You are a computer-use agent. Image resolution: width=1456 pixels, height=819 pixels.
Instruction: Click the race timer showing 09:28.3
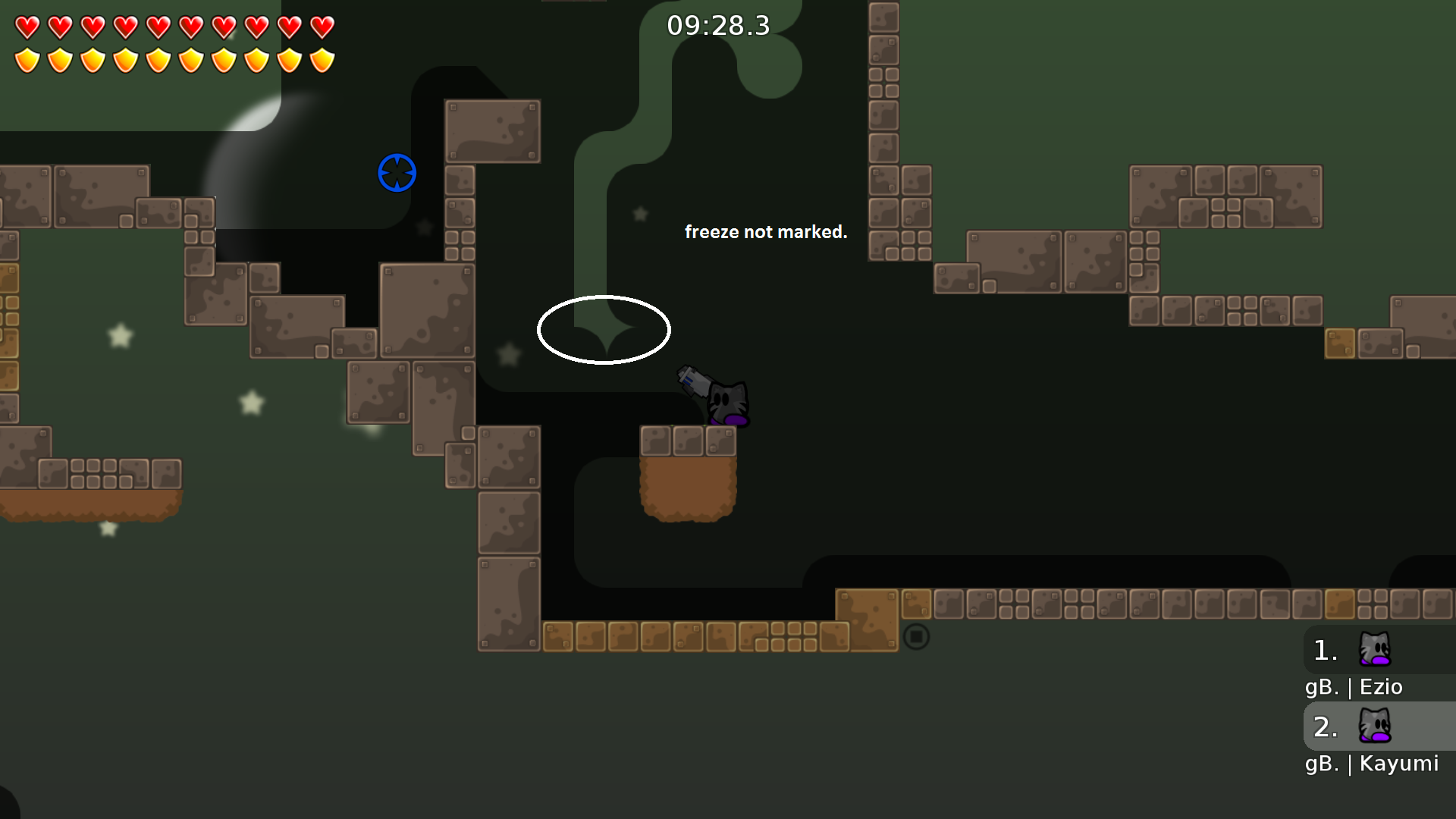(x=717, y=25)
